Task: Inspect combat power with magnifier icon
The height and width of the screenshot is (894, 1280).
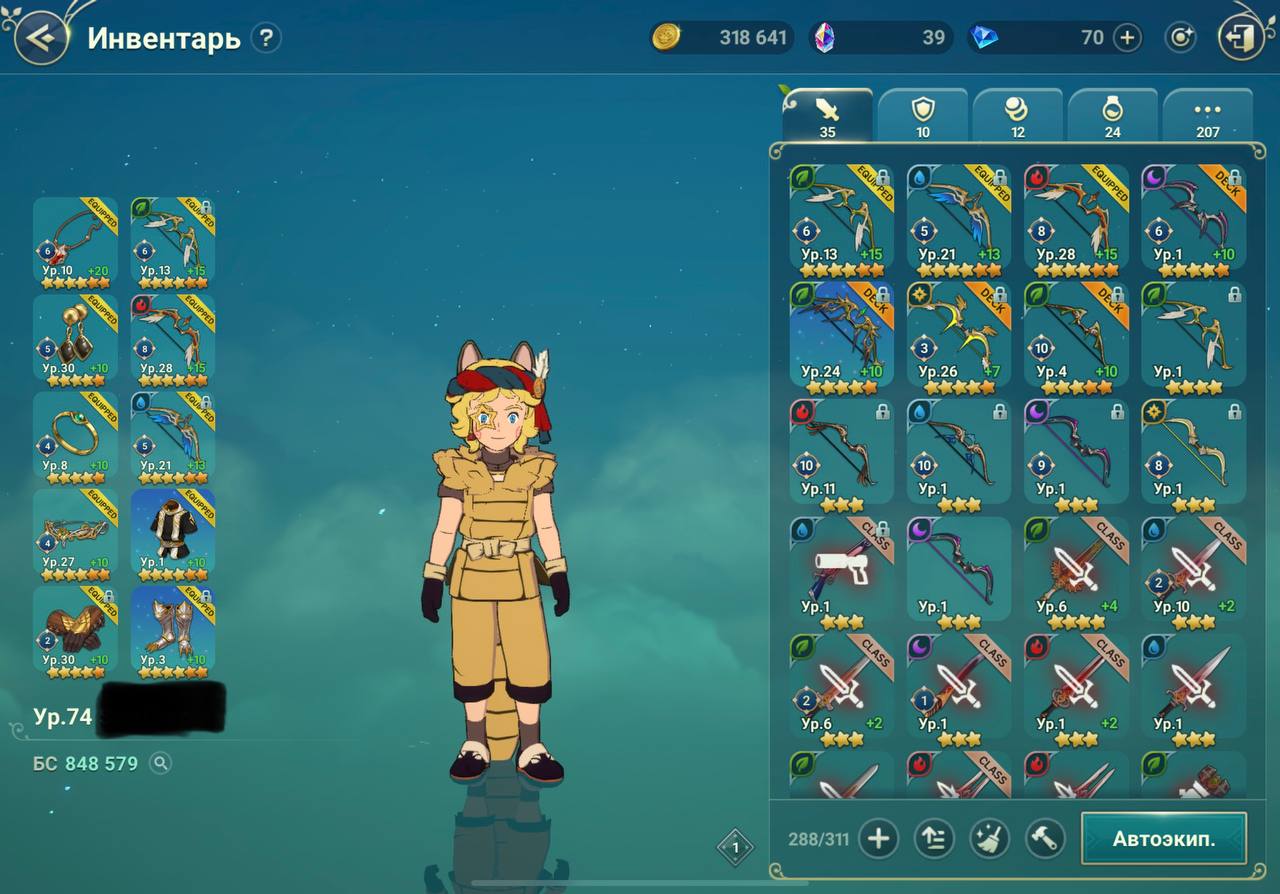Action: pyautogui.click(x=160, y=764)
